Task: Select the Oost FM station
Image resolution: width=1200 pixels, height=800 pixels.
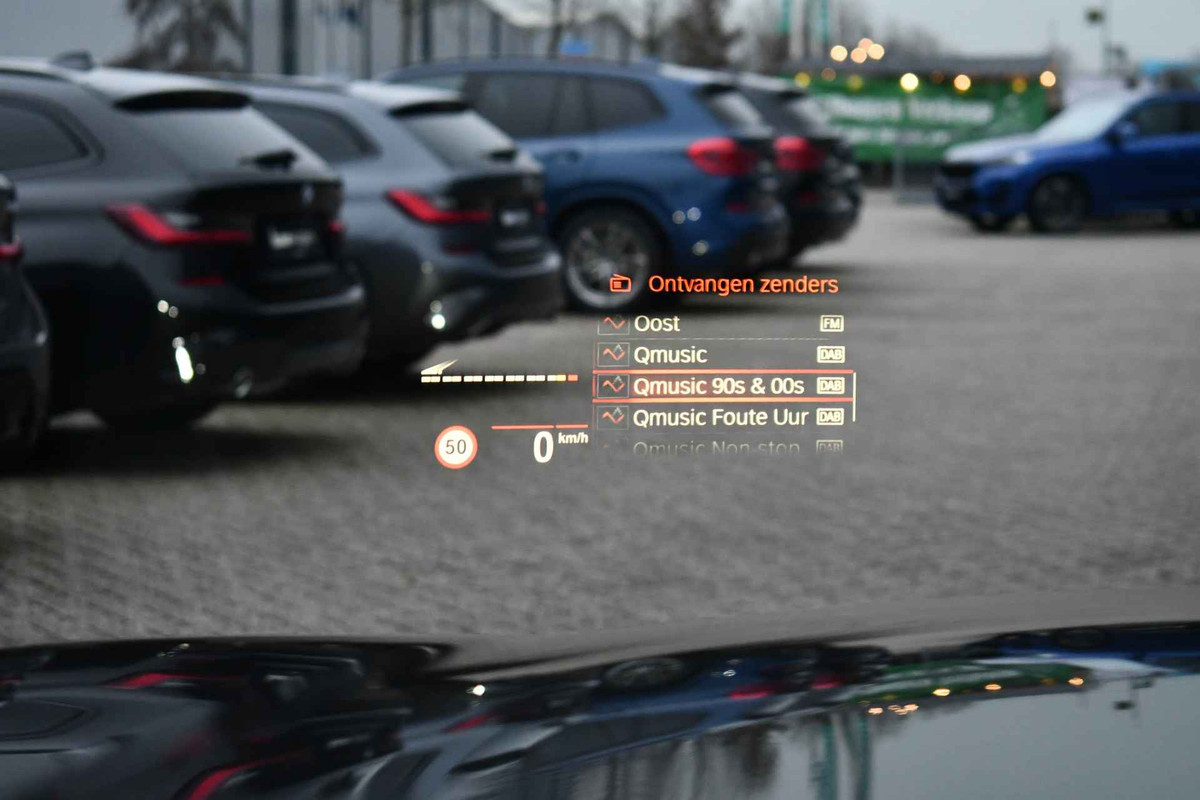Action: 656,323
